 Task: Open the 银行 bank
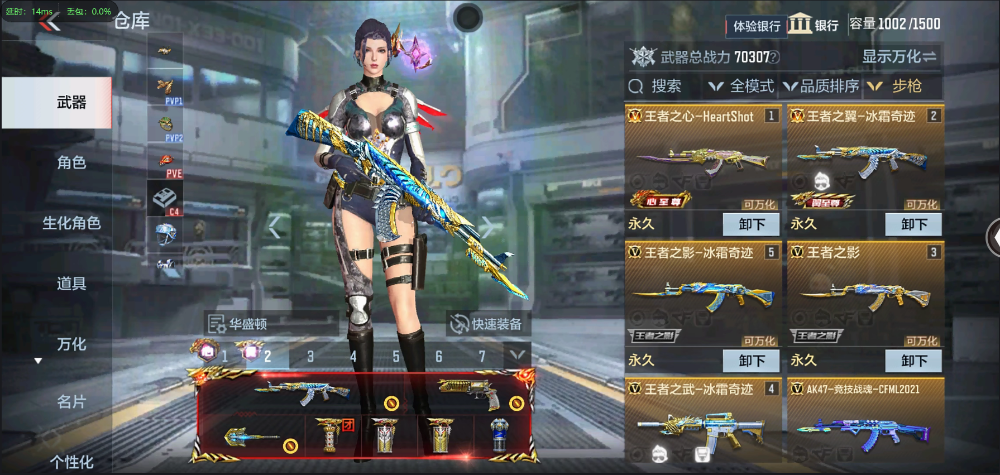click(813, 25)
